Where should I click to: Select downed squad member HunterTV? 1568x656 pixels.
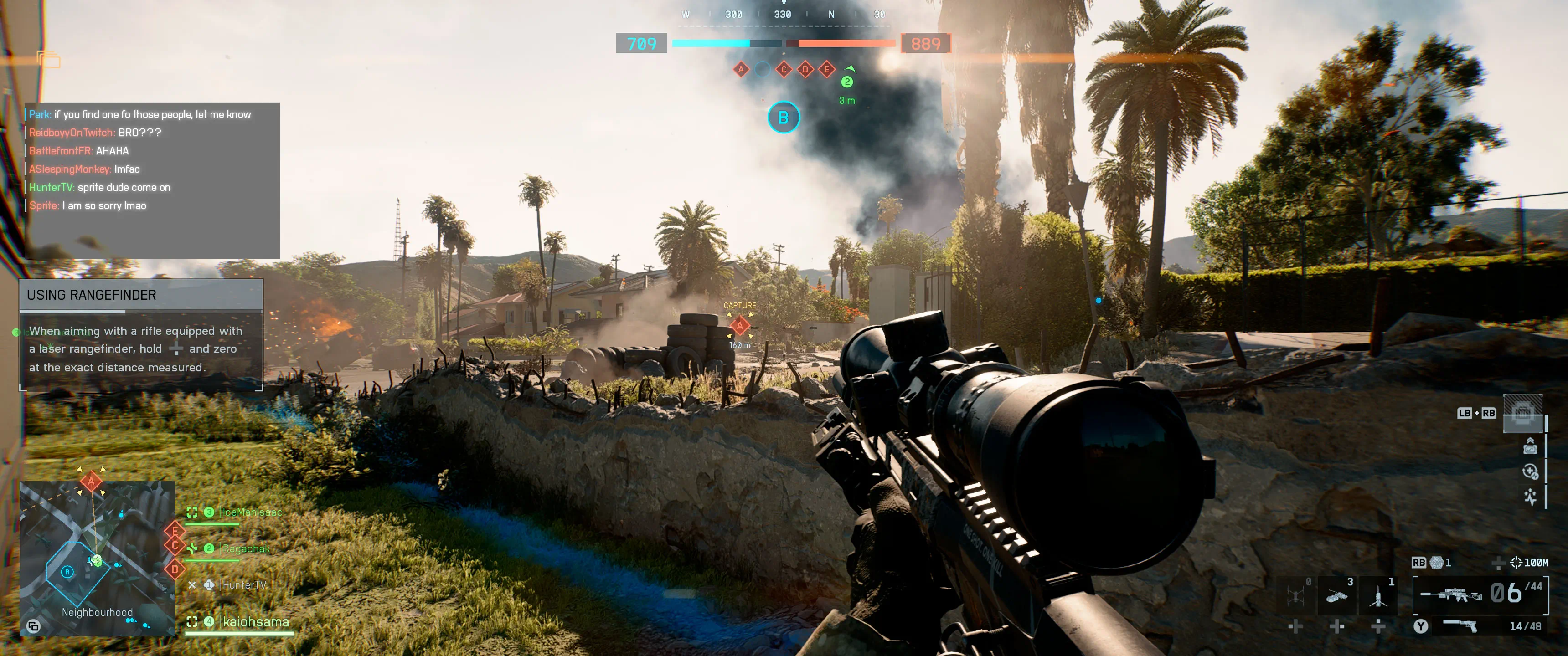pyautogui.click(x=243, y=585)
